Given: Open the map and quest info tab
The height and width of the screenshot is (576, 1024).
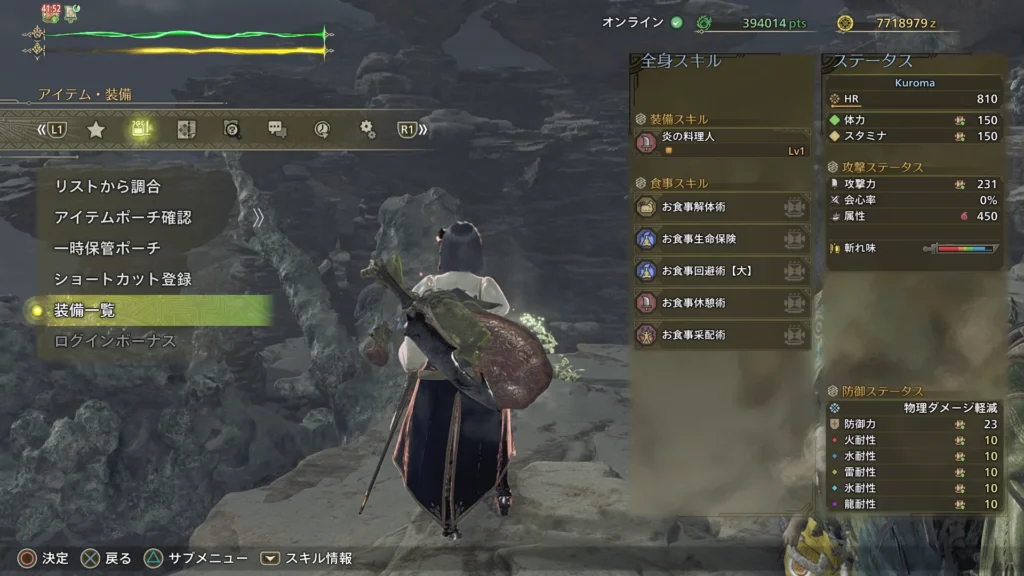Looking at the screenshot, I should coord(186,129).
